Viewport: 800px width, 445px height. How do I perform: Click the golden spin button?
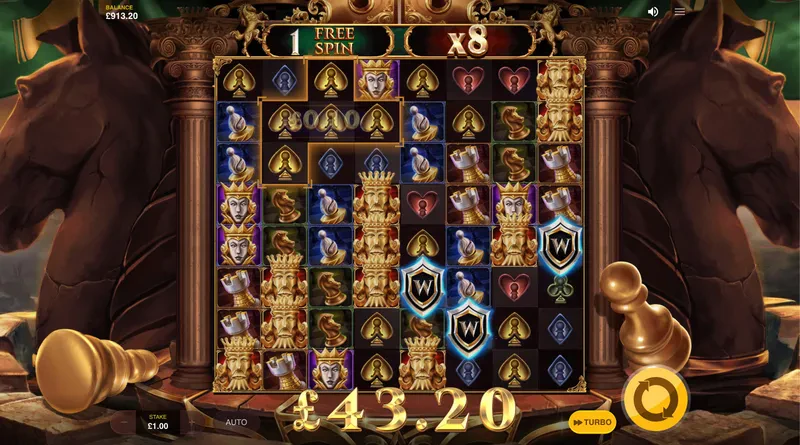[x=654, y=399]
